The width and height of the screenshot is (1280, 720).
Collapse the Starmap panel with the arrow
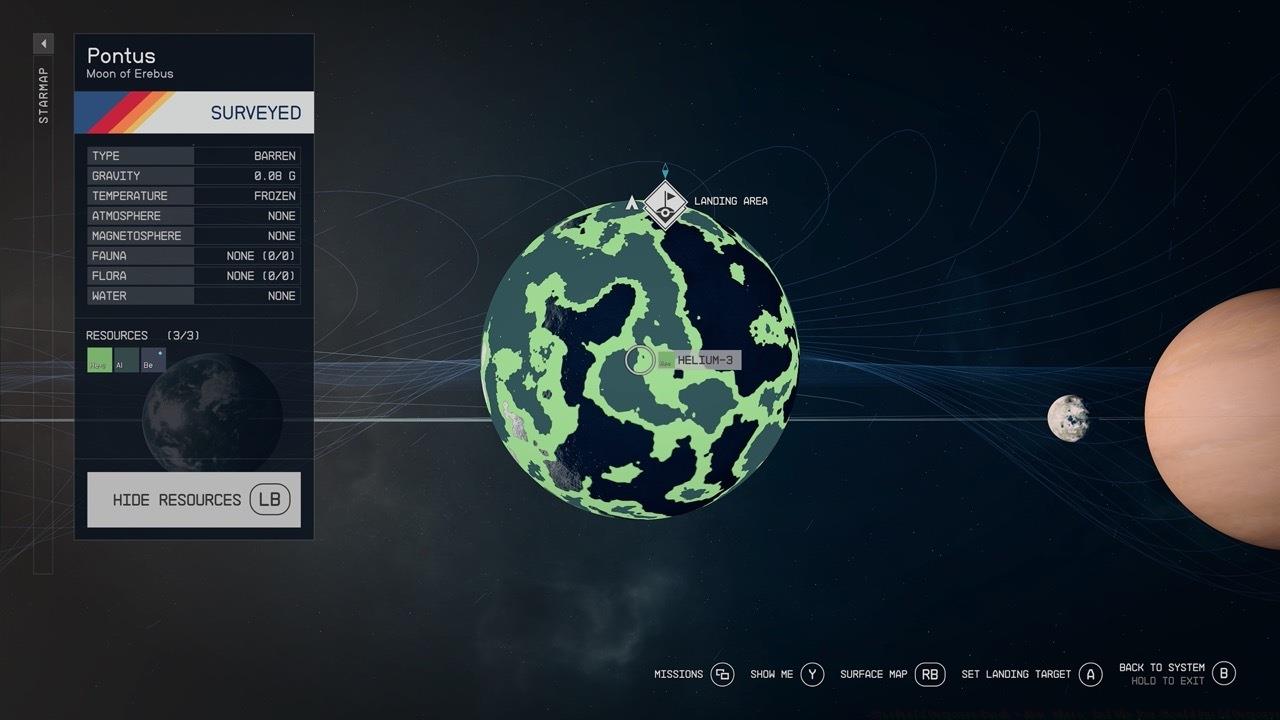click(x=43, y=44)
